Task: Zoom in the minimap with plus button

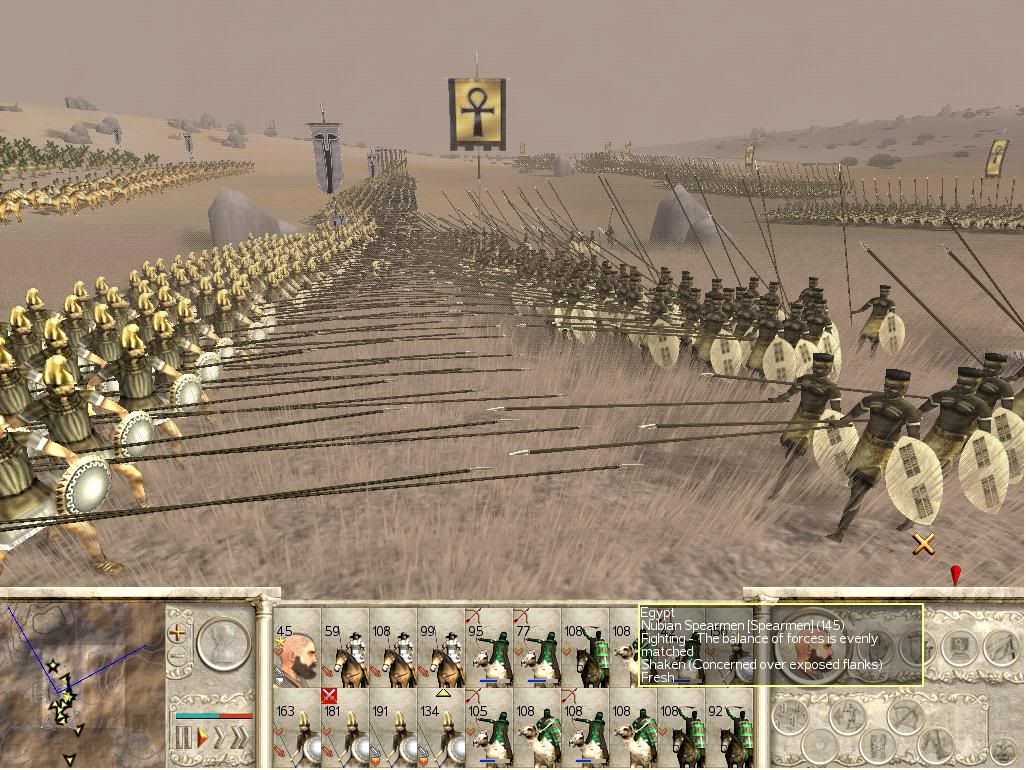Action: (178, 633)
